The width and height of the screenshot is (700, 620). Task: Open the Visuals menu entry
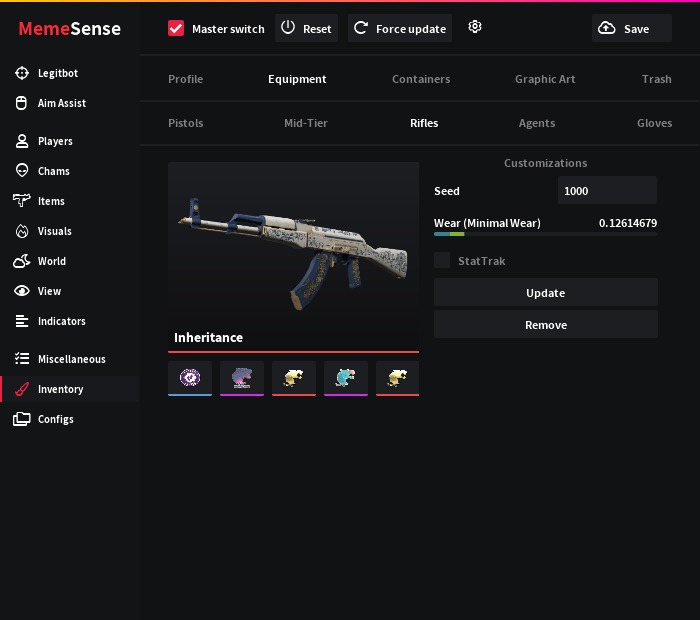54,231
